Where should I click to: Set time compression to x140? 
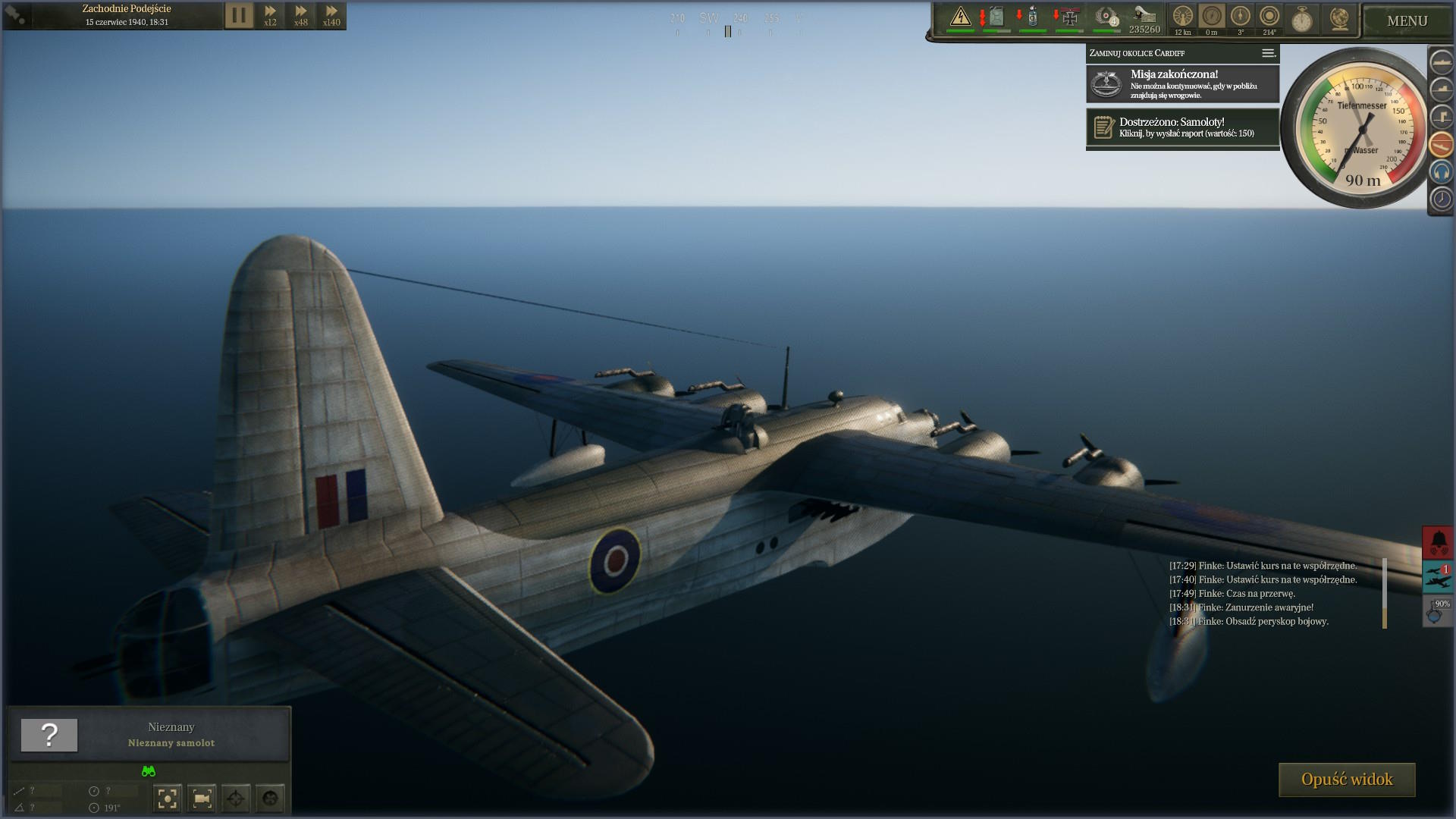click(331, 15)
